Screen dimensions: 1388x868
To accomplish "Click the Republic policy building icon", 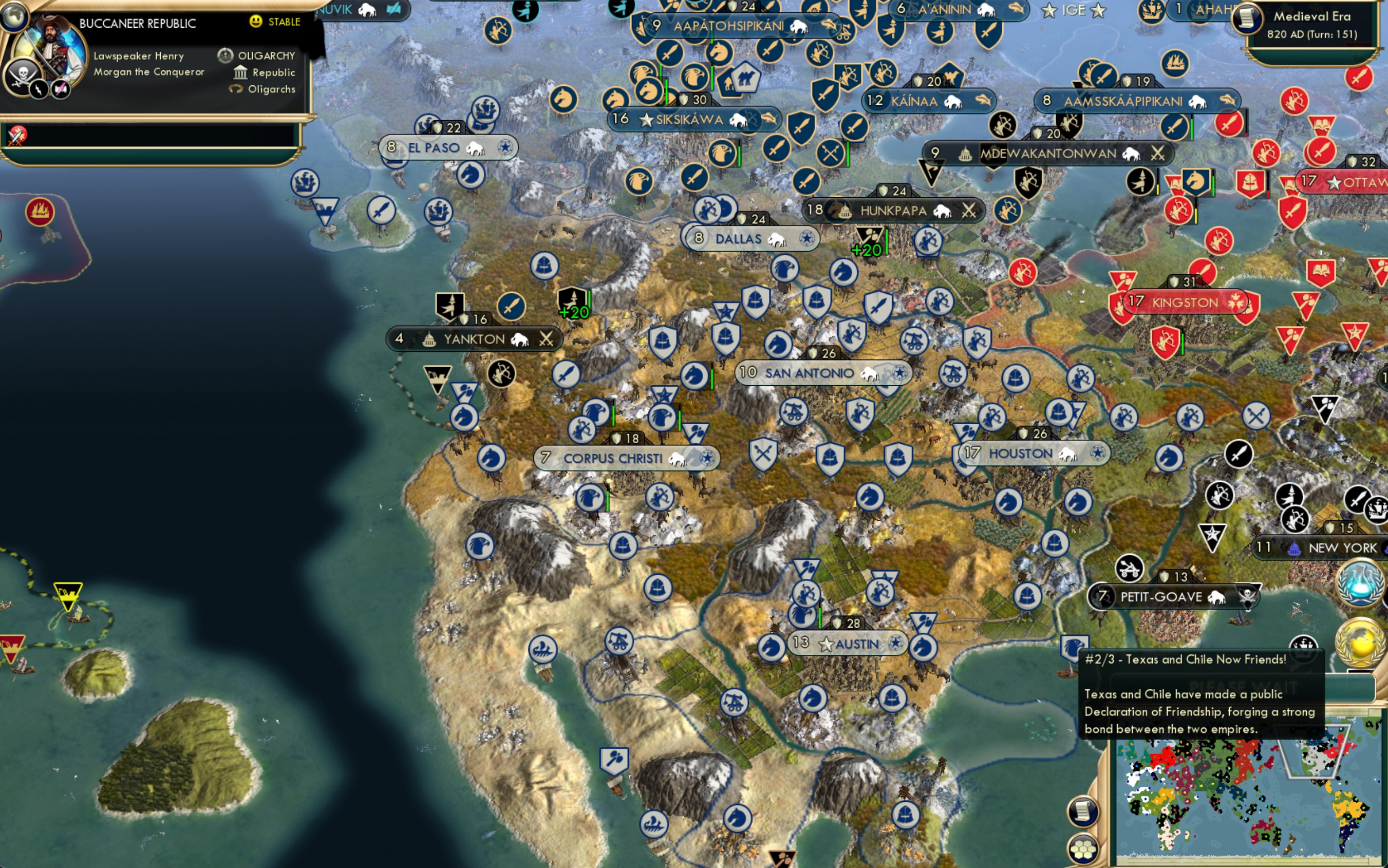I will point(241,72).
